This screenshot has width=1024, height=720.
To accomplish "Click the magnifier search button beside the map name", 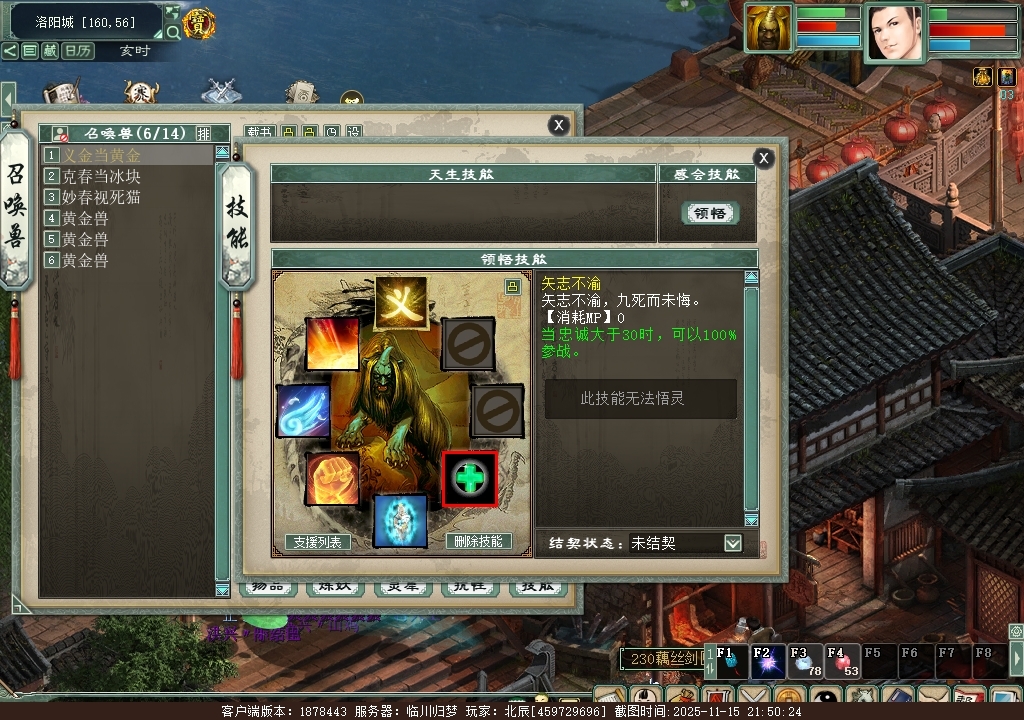I will click(173, 32).
